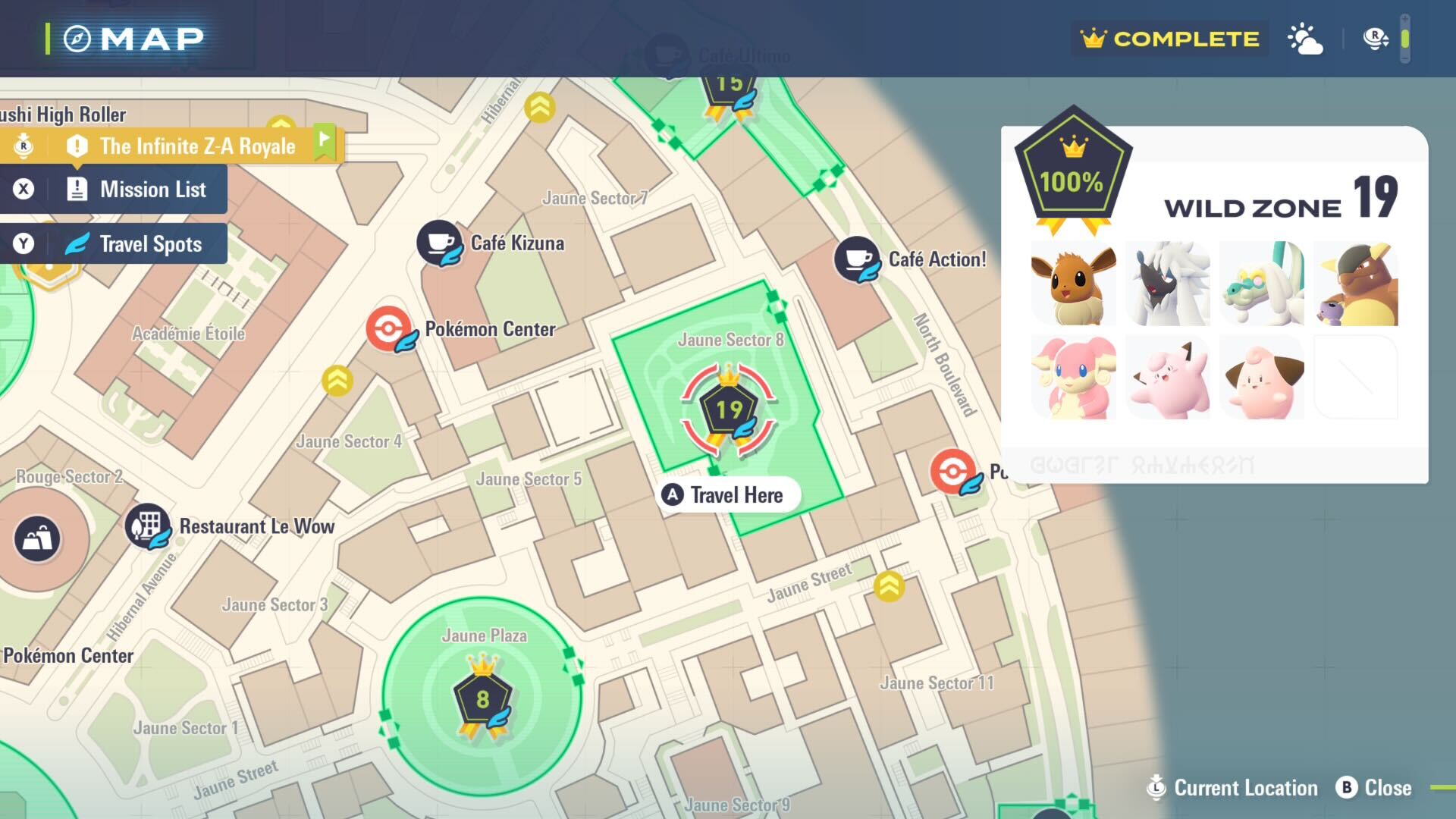Select the Pokémon Center on North Boulevard
Screen dimensions: 1456x819
953,472
